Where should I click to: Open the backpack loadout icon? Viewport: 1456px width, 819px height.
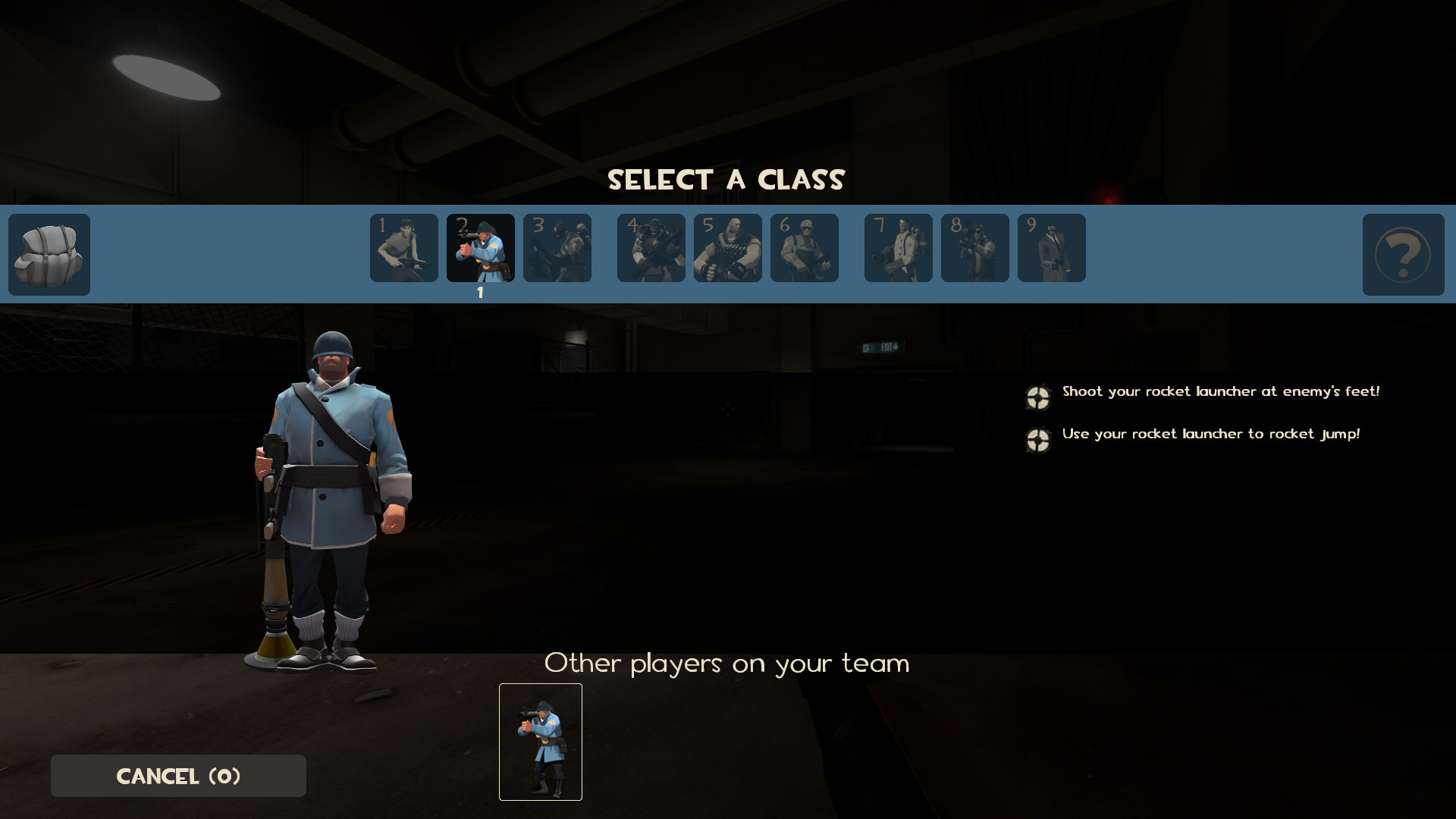click(49, 255)
